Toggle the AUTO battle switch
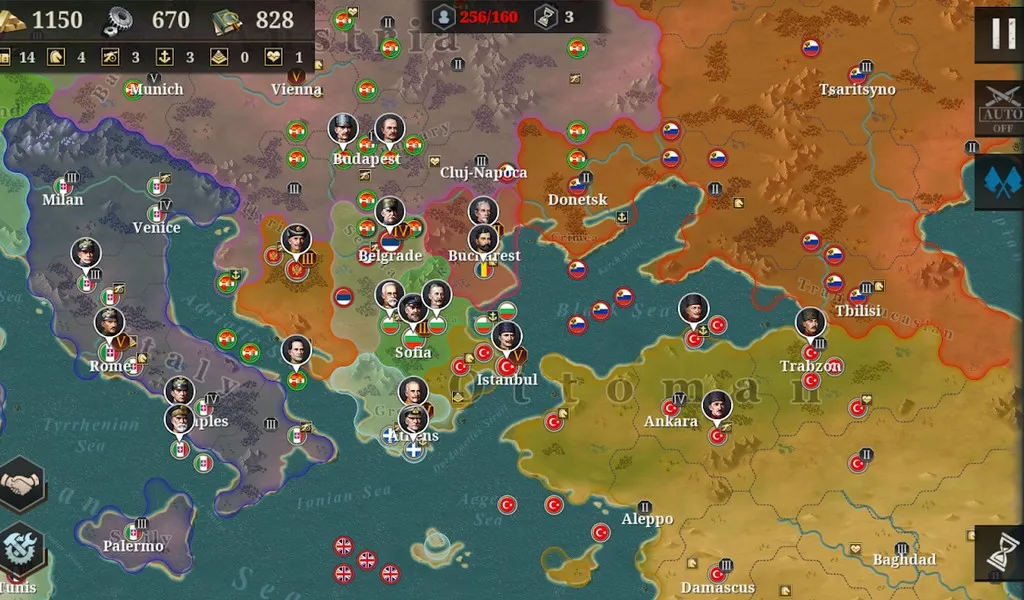Viewport: 1024px width, 600px height. (999, 108)
